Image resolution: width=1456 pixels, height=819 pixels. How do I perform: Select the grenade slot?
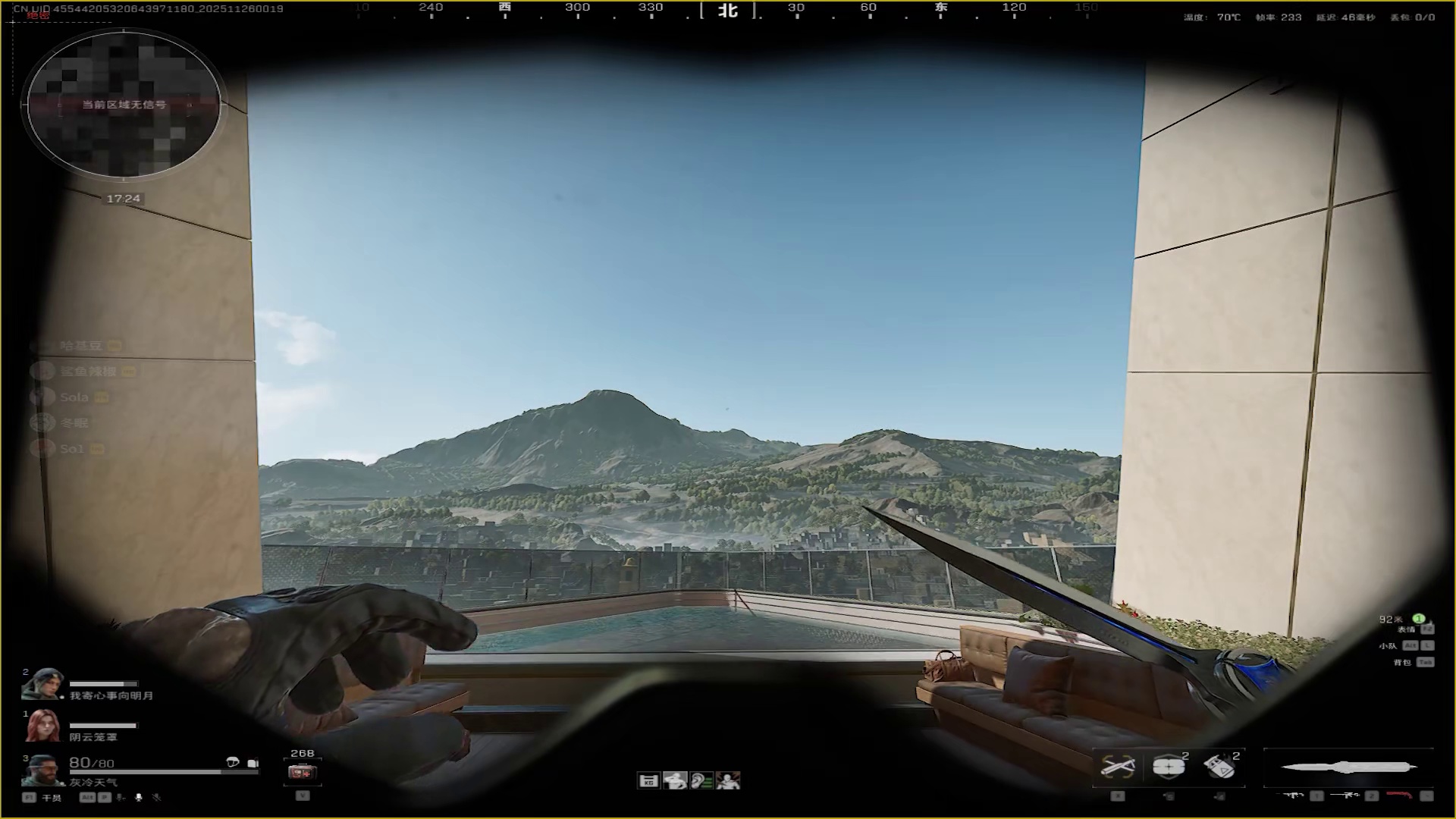pyautogui.click(x=1219, y=767)
